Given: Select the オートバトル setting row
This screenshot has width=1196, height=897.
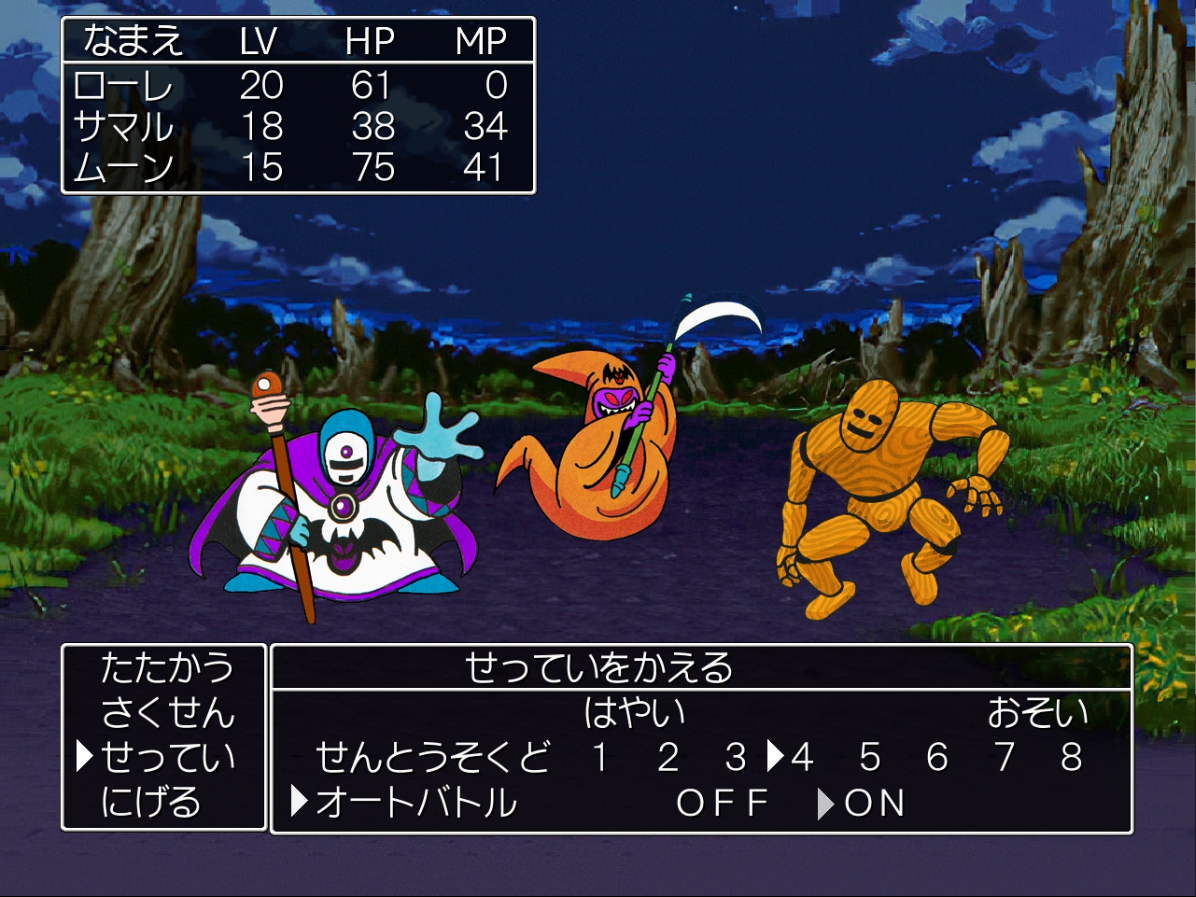Looking at the screenshot, I should (415, 803).
